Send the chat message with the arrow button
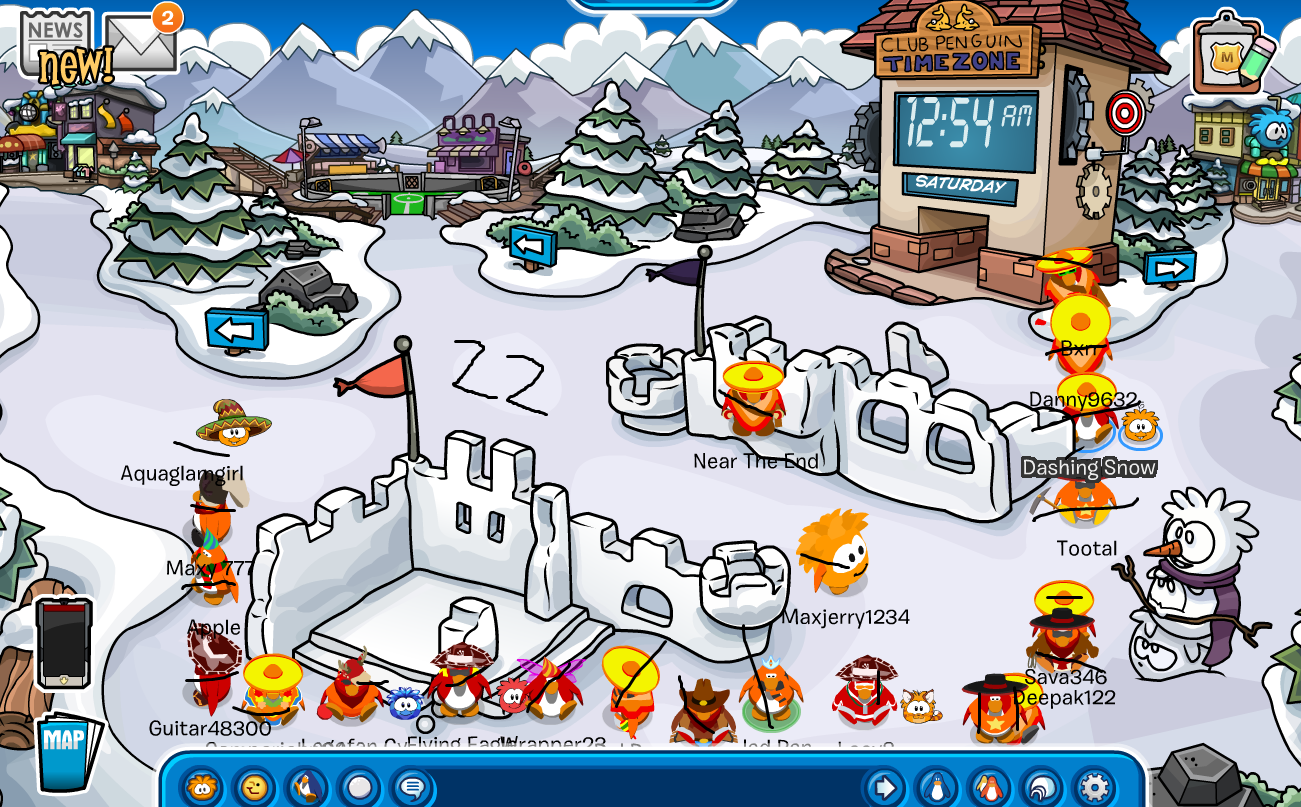Viewport: 1301px width, 807px height. pos(884,787)
